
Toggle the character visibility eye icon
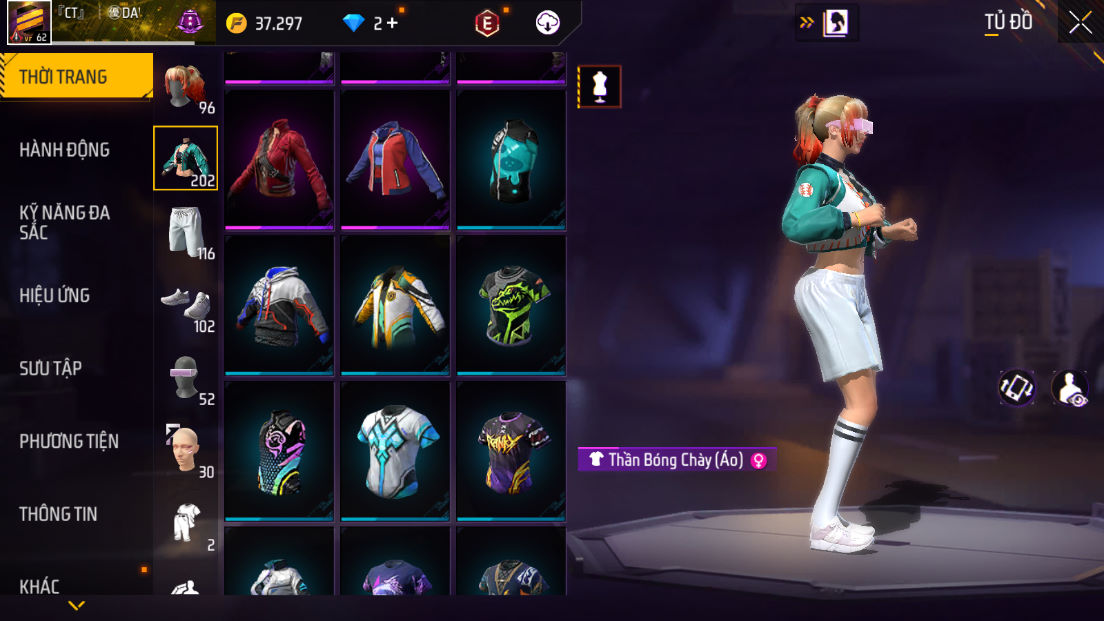(x=1069, y=388)
